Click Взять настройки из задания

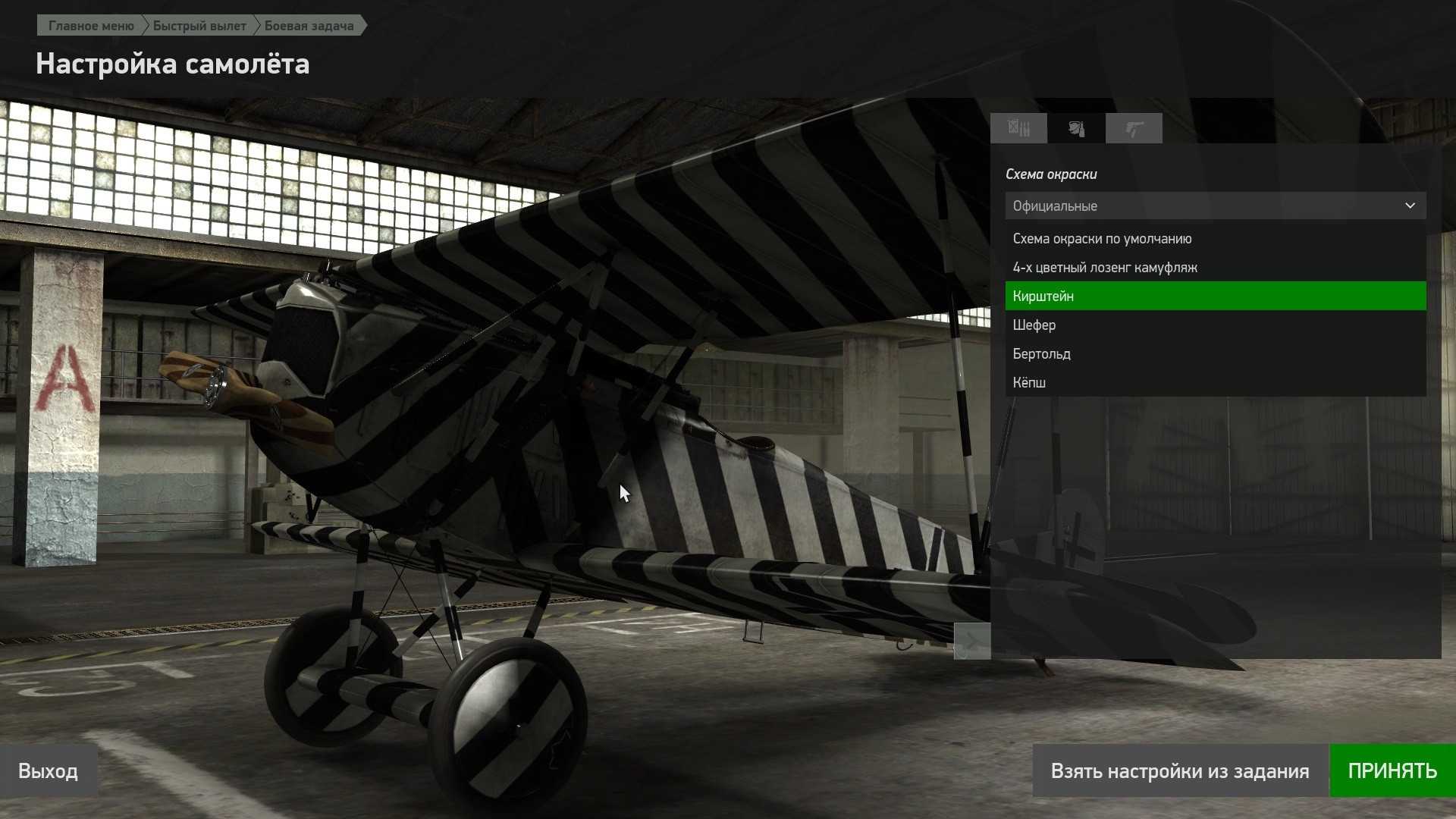1180,771
